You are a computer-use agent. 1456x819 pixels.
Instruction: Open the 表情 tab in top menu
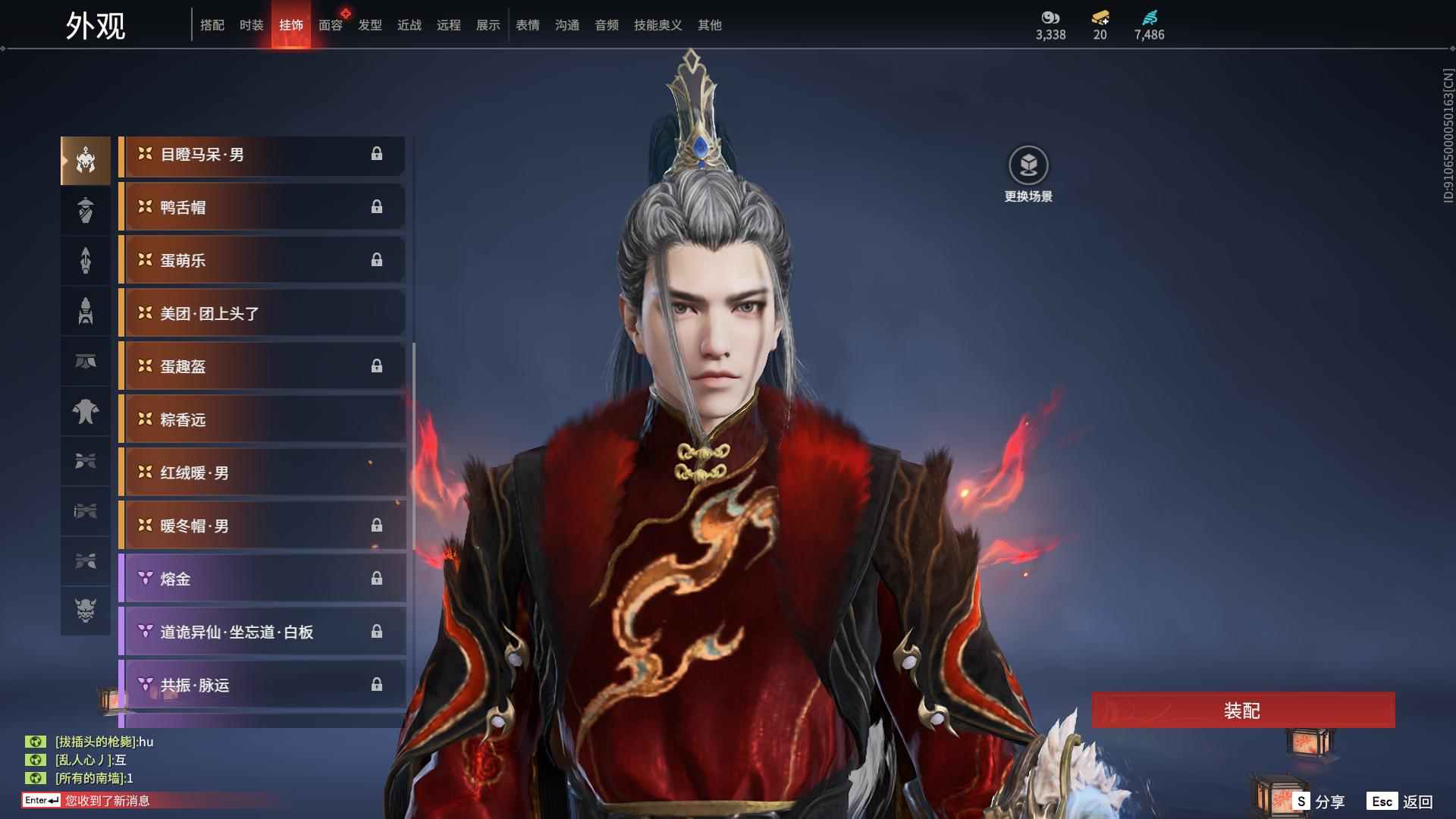click(x=527, y=24)
